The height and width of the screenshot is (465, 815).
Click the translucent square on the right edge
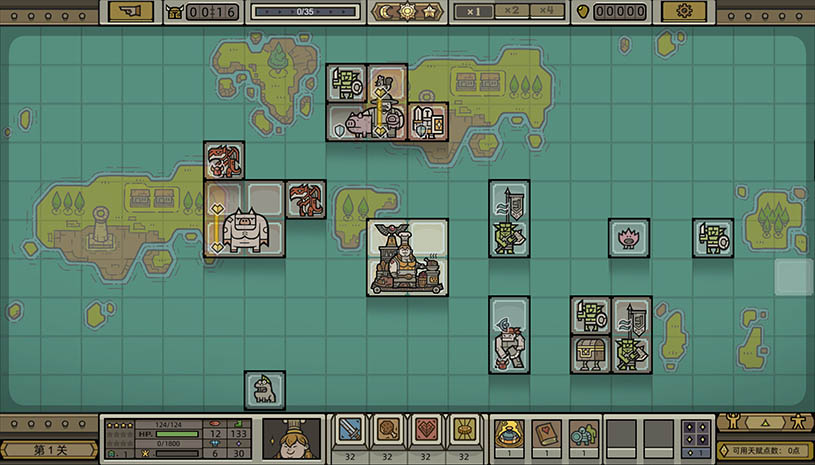tap(793, 277)
